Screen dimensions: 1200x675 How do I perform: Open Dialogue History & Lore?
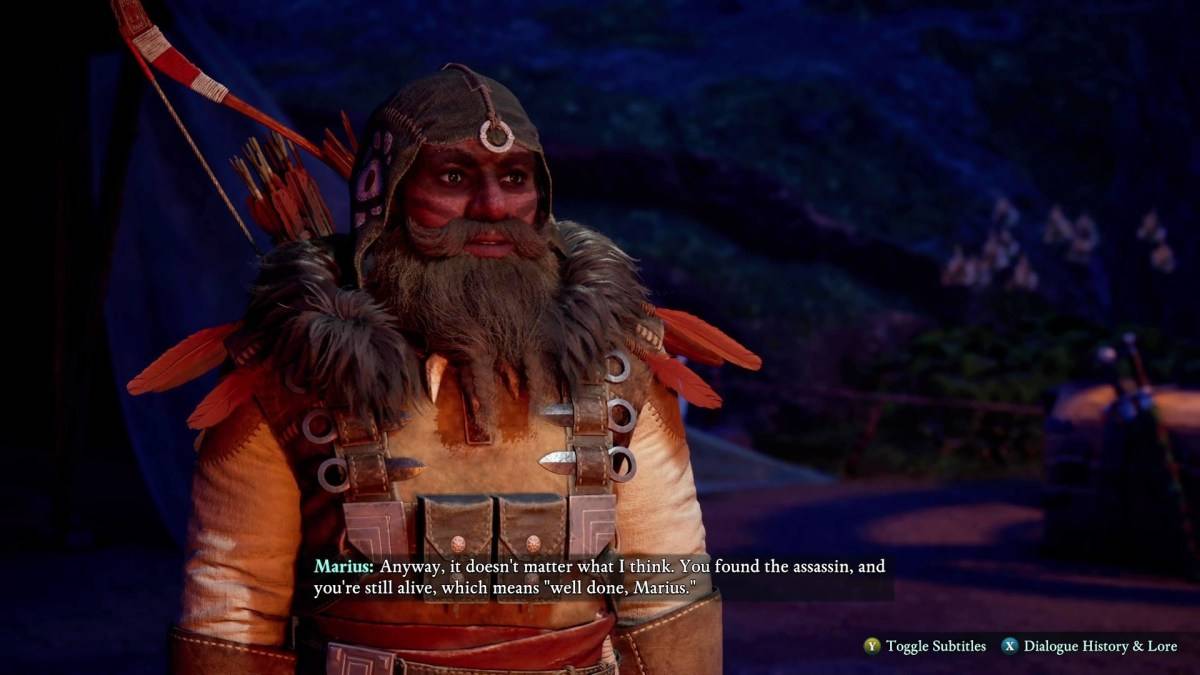point(1088,646)
